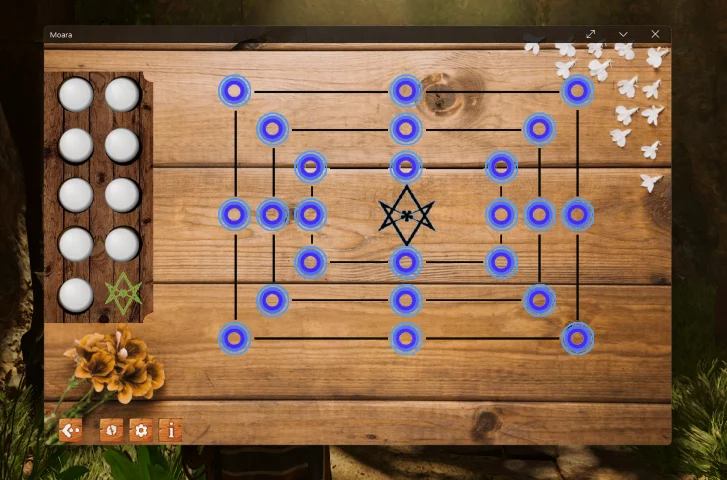Close the Moara window
The image size is (727, 480).
tap(655, 34)
